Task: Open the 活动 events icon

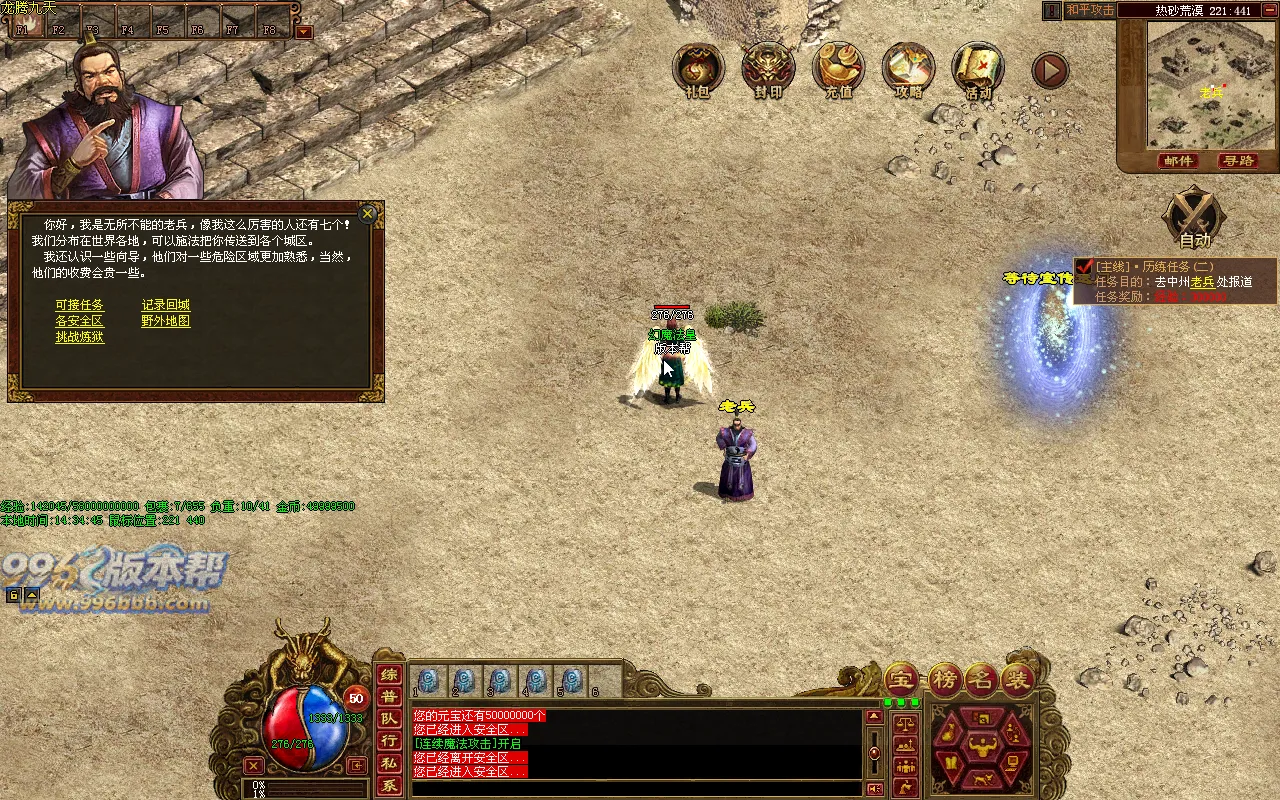Action: (978, 70)
